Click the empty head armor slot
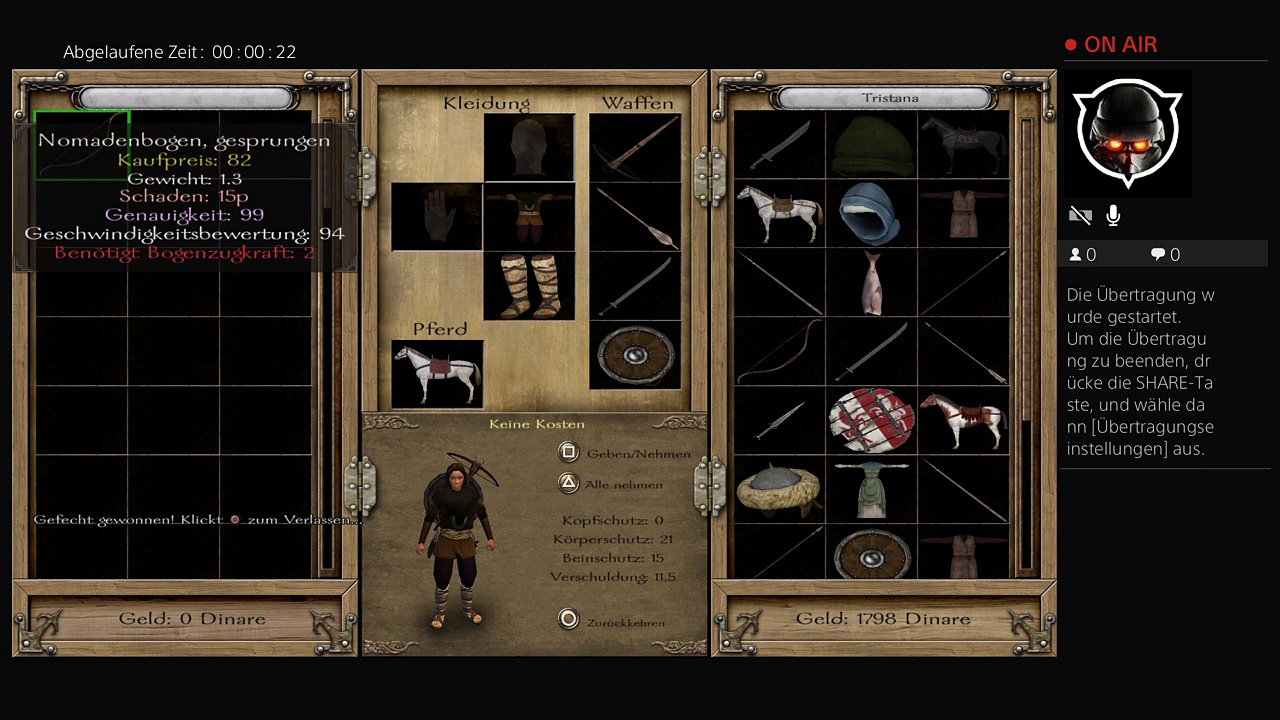This screenshot has width=1280, height=720. [529, 147]
